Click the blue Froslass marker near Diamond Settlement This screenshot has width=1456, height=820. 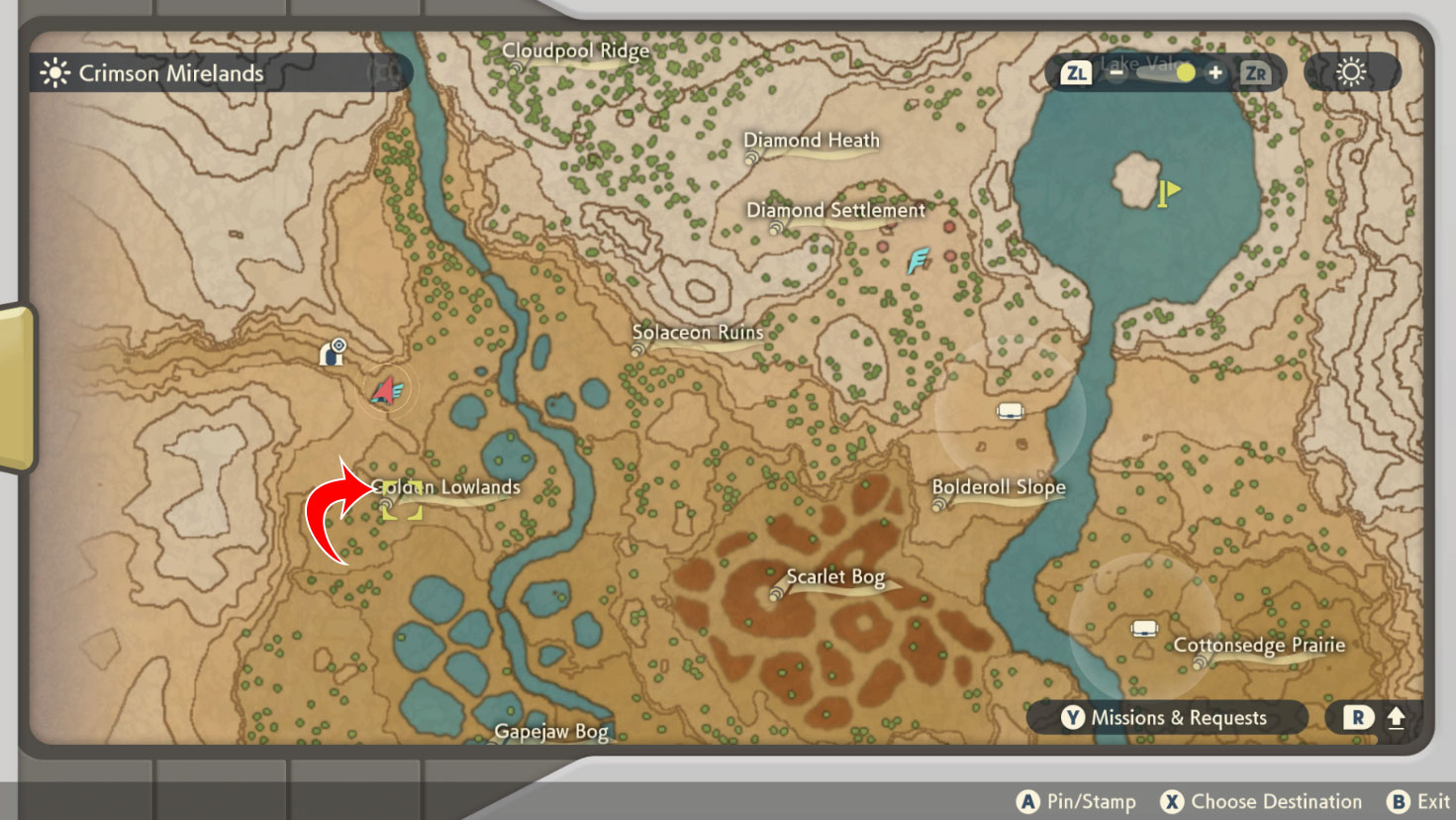917,262
